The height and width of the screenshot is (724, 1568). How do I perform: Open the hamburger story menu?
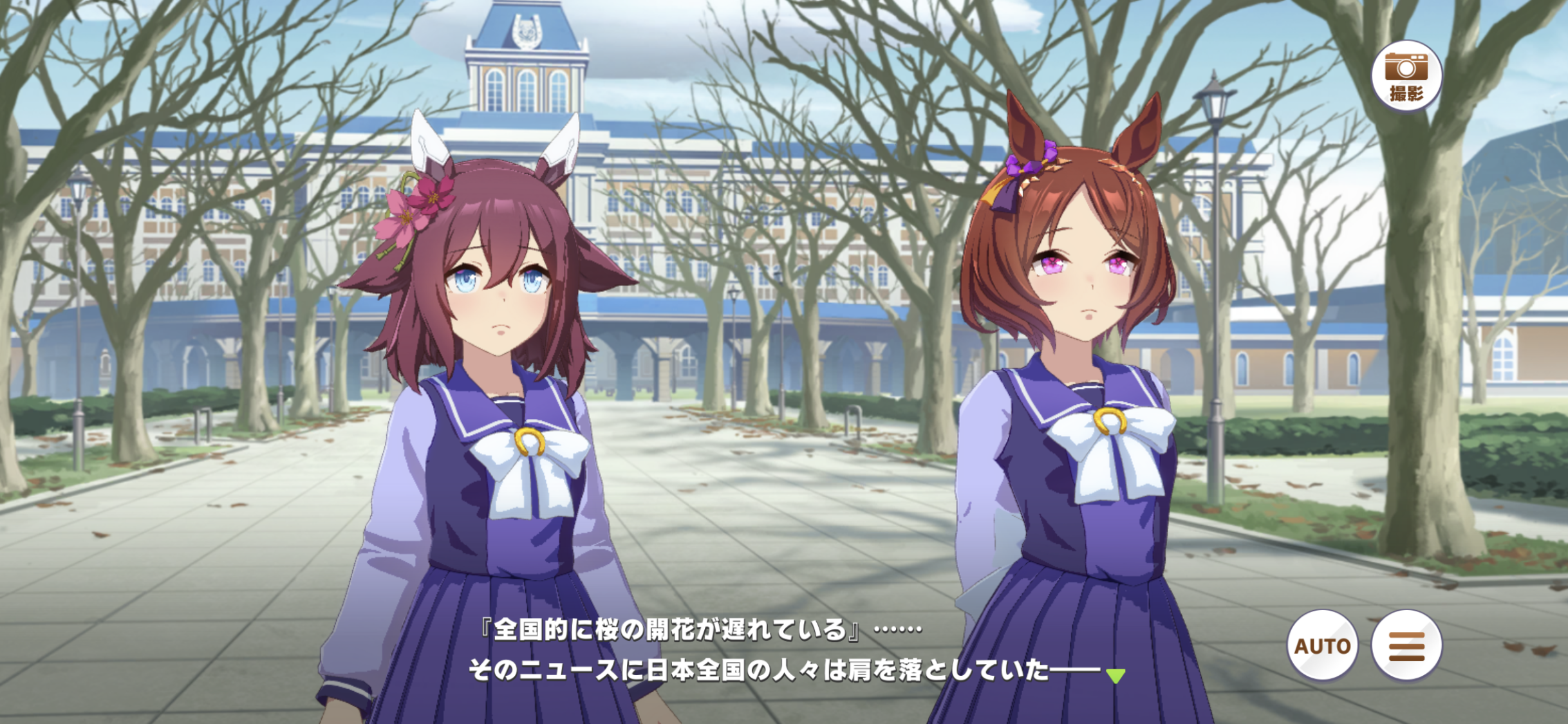click(1406, 645)
